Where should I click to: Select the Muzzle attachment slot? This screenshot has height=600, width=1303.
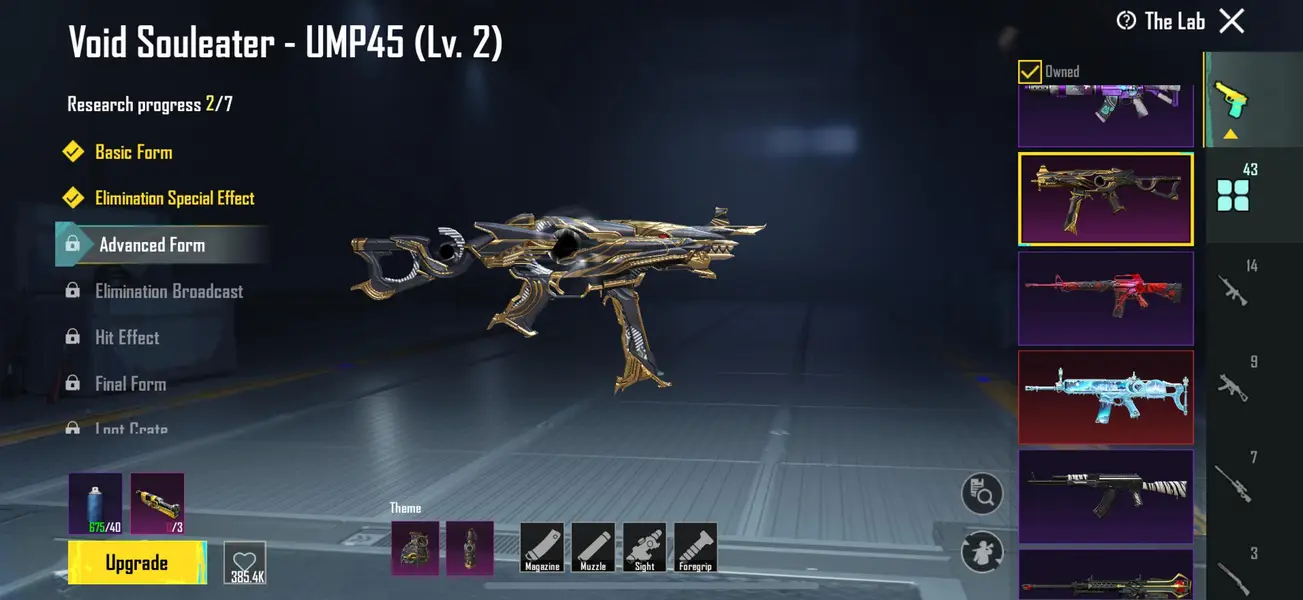tap(593, 548)
